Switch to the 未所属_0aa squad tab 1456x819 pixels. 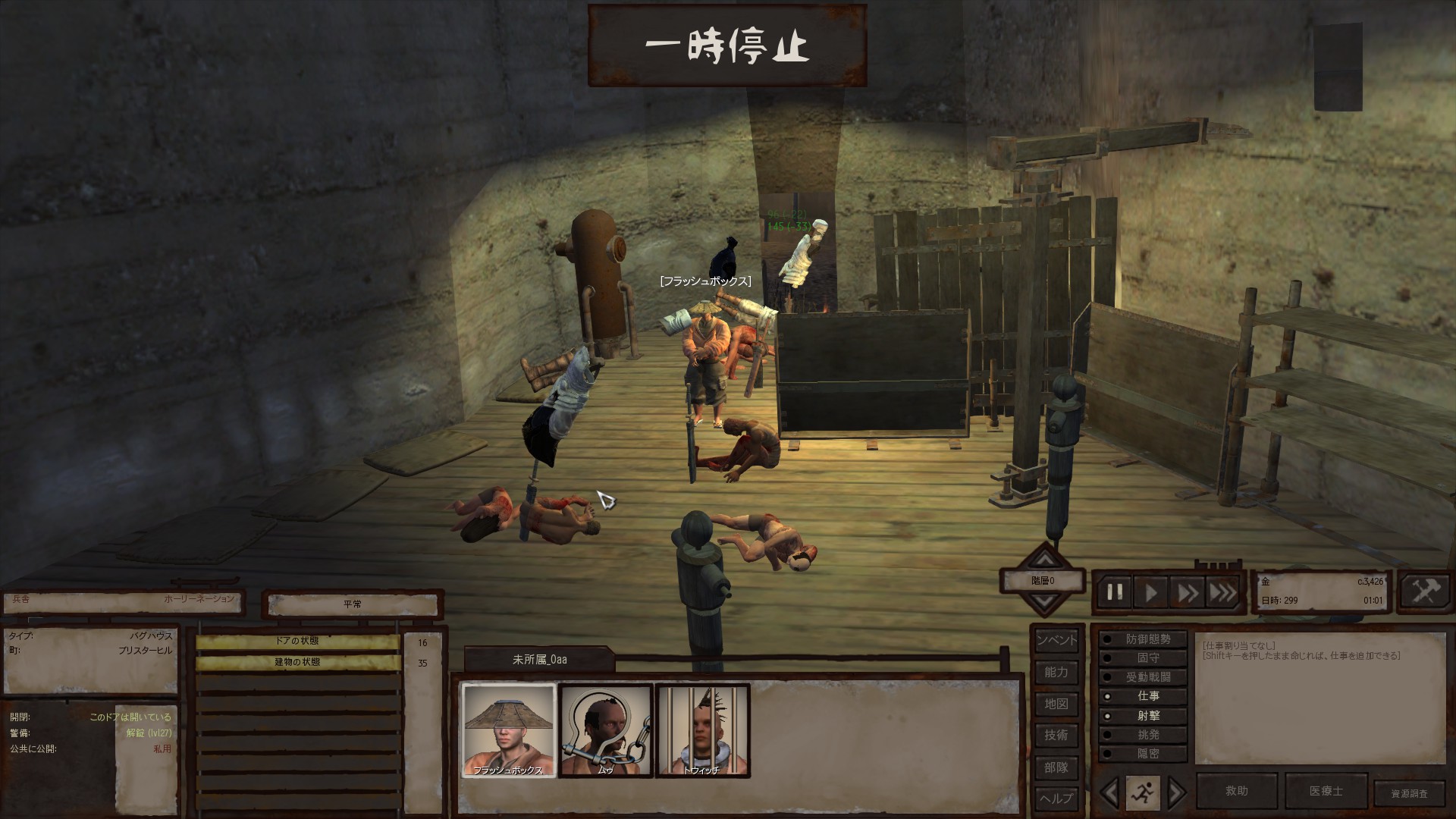click(539, 660)
